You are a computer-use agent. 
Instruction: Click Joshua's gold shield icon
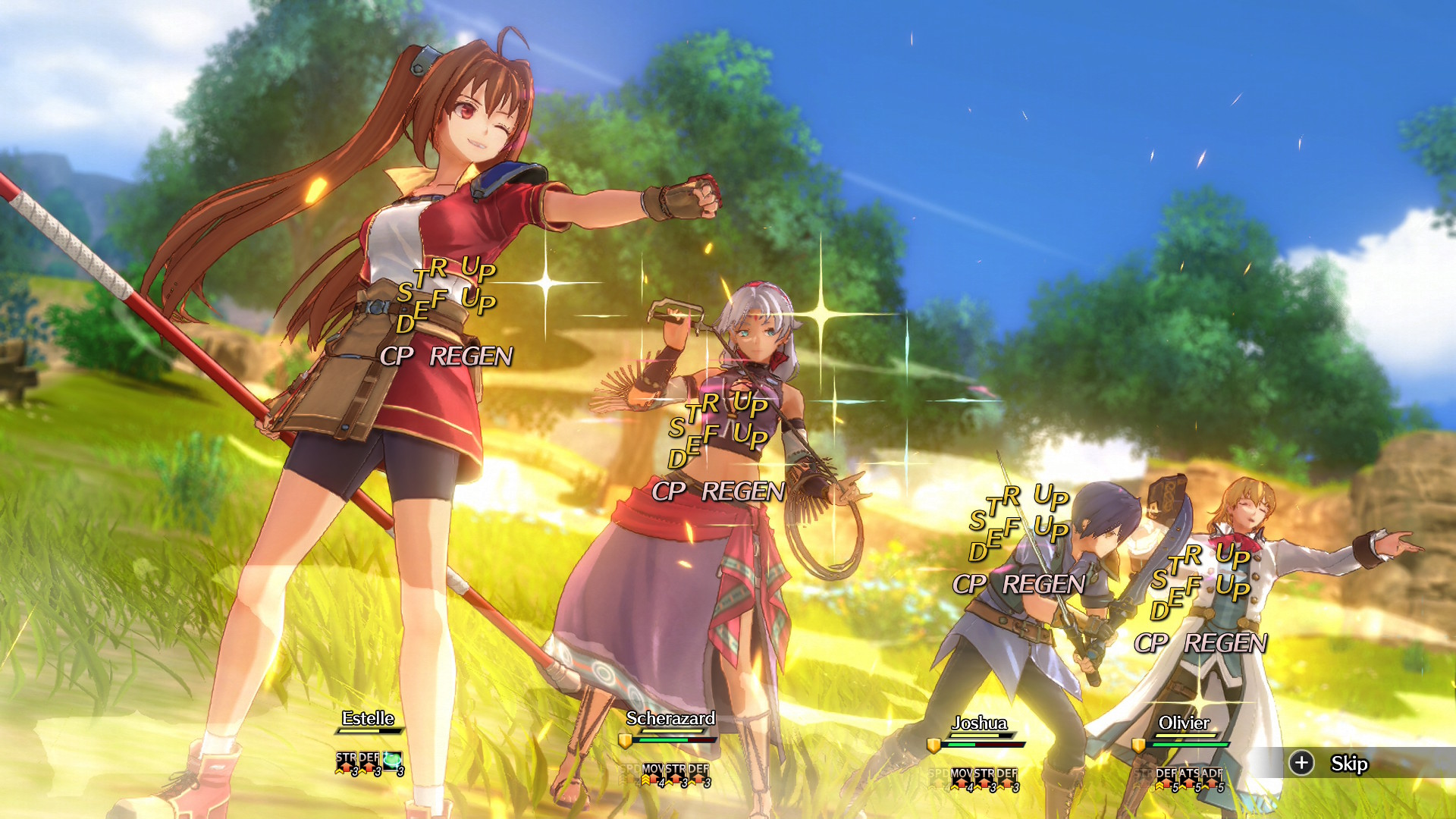[x=934, y=745]
